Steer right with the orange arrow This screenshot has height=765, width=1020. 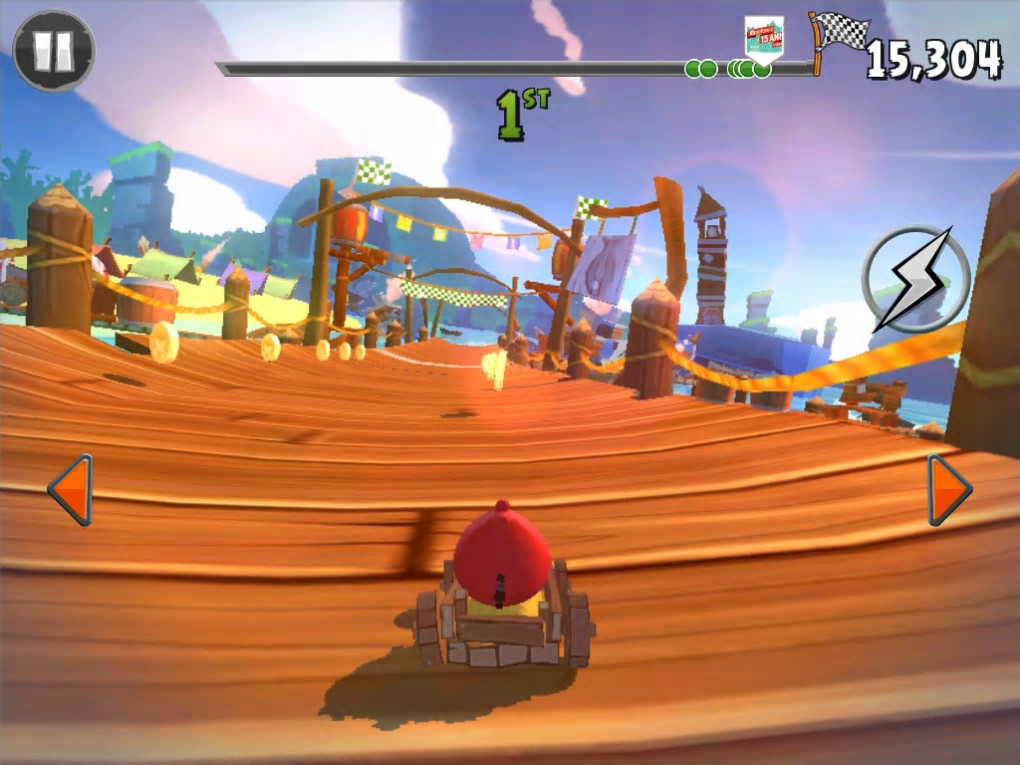click(x=948, y=489)
